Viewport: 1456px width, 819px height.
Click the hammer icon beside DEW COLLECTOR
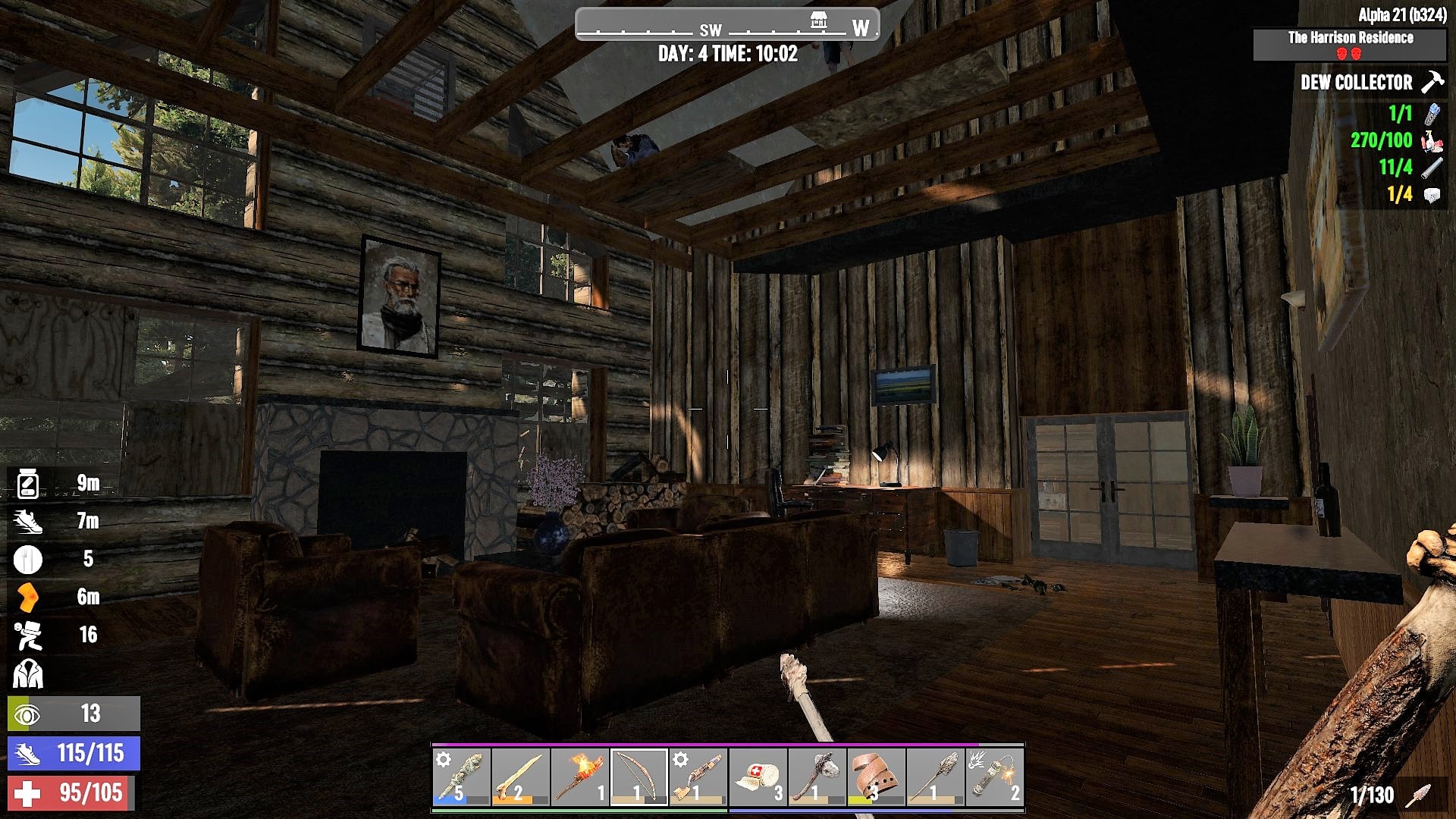[1432, 83]
